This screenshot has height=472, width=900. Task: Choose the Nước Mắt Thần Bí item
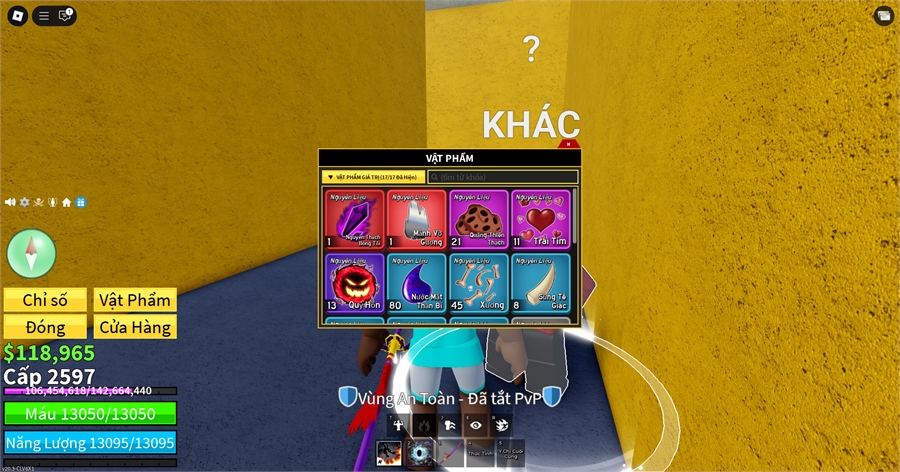tap(416, 283)
